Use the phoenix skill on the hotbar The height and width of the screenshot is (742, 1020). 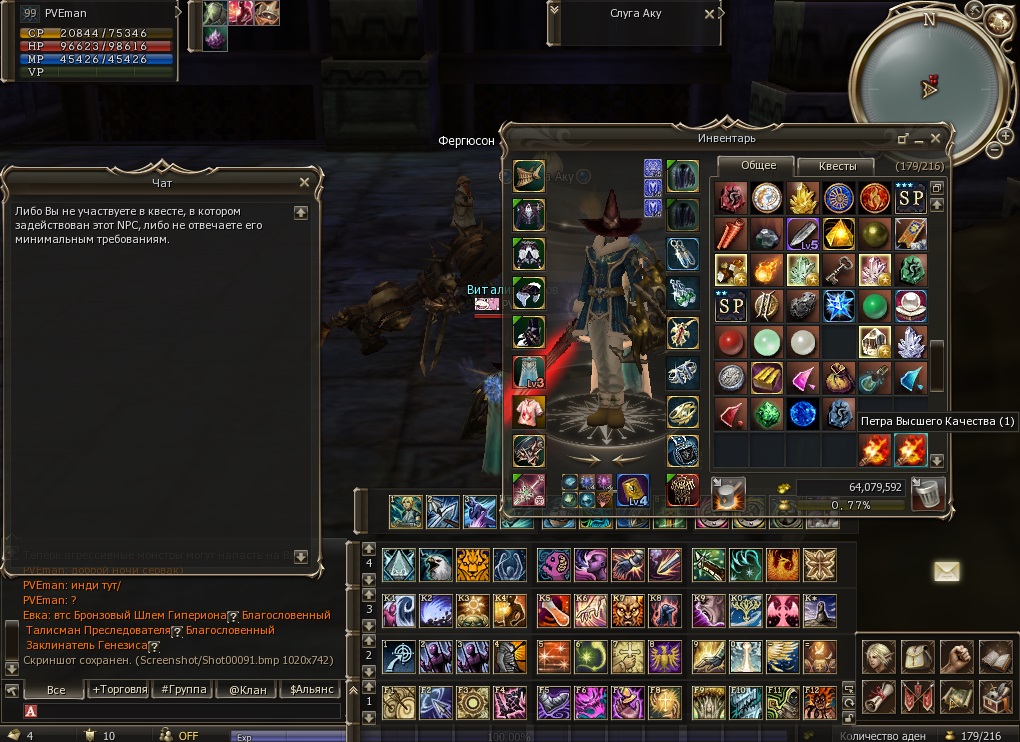(x=782, y=564)
